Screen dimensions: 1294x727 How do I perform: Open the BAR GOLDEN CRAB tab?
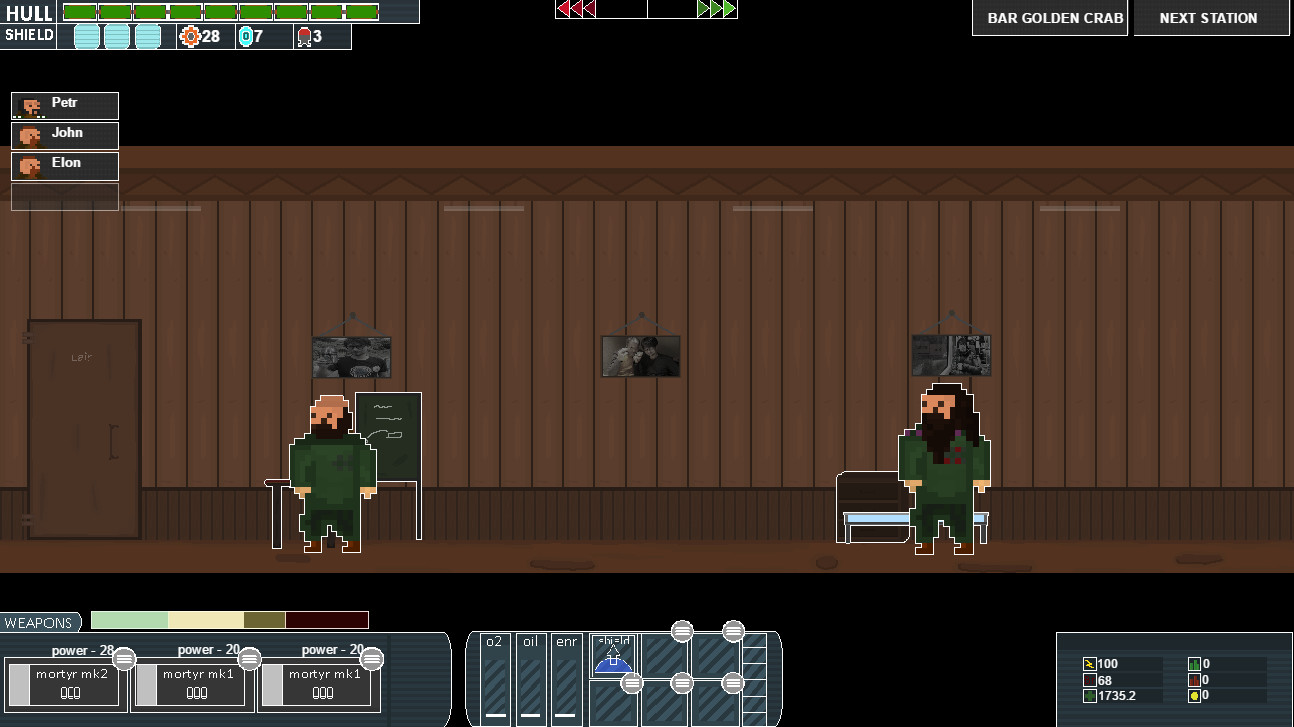click(x=1050, y=17)
